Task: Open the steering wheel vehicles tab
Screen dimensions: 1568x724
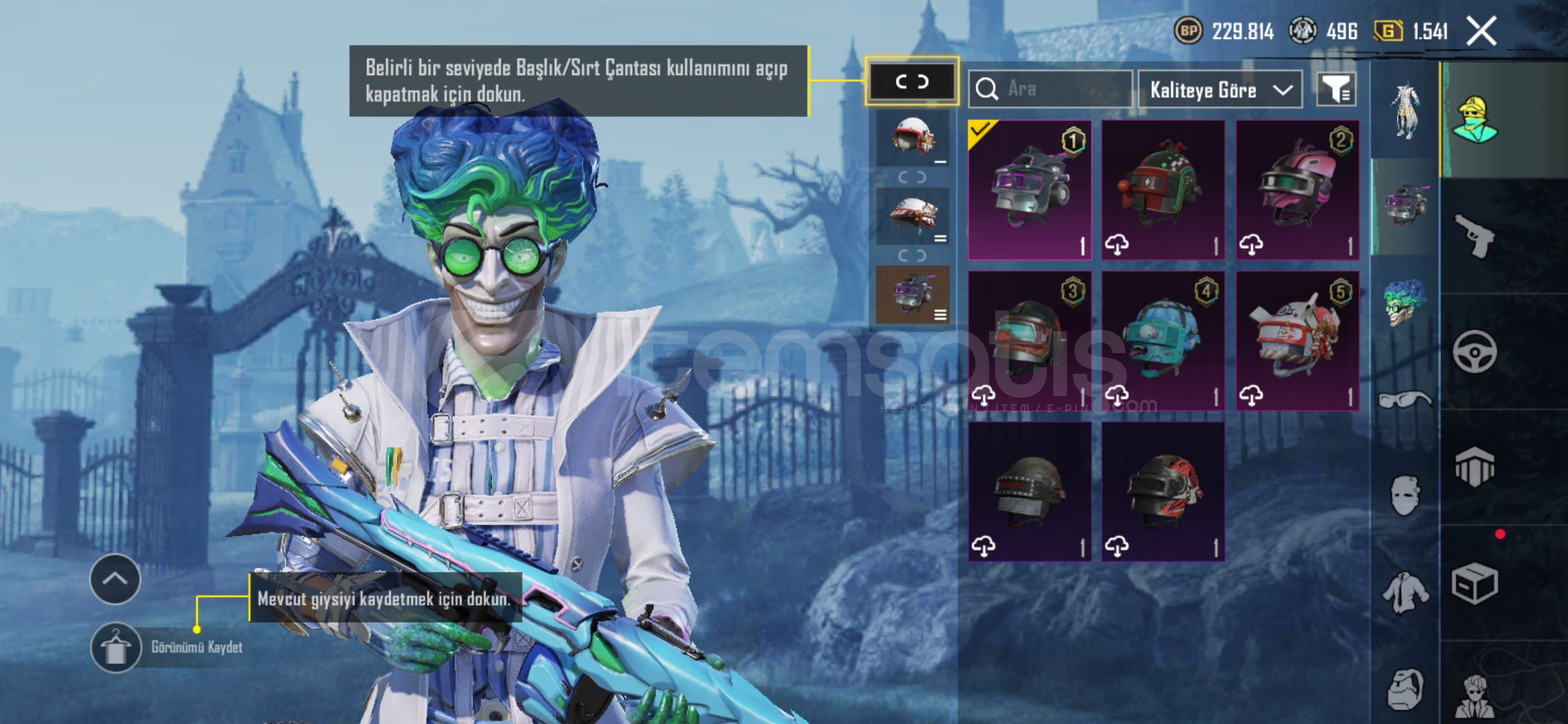Action: (x=1474, y=351)
